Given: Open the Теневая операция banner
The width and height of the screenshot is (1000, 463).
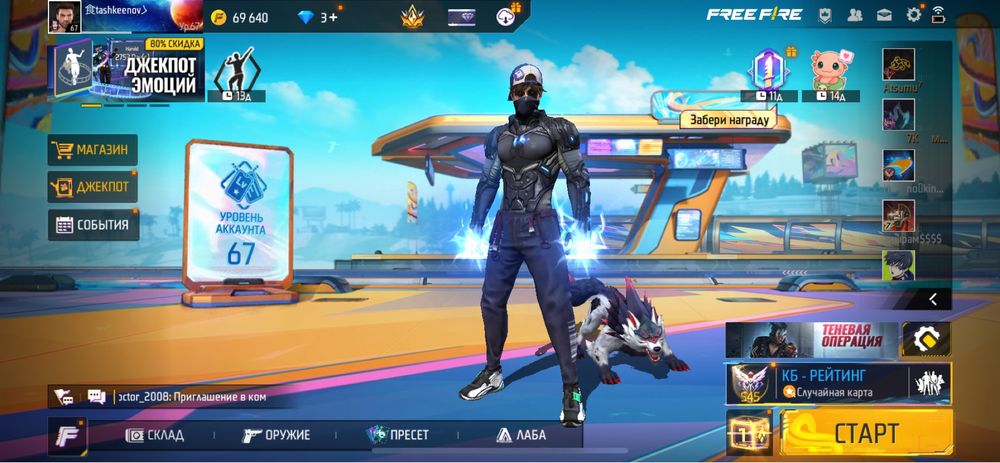Looking at the screenshot, I should (811, 339).
